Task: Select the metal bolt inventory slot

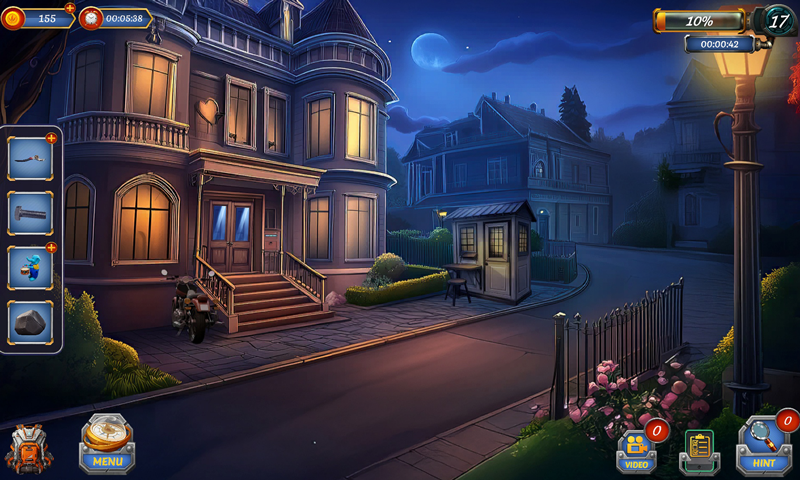Action: pos(30,212)
